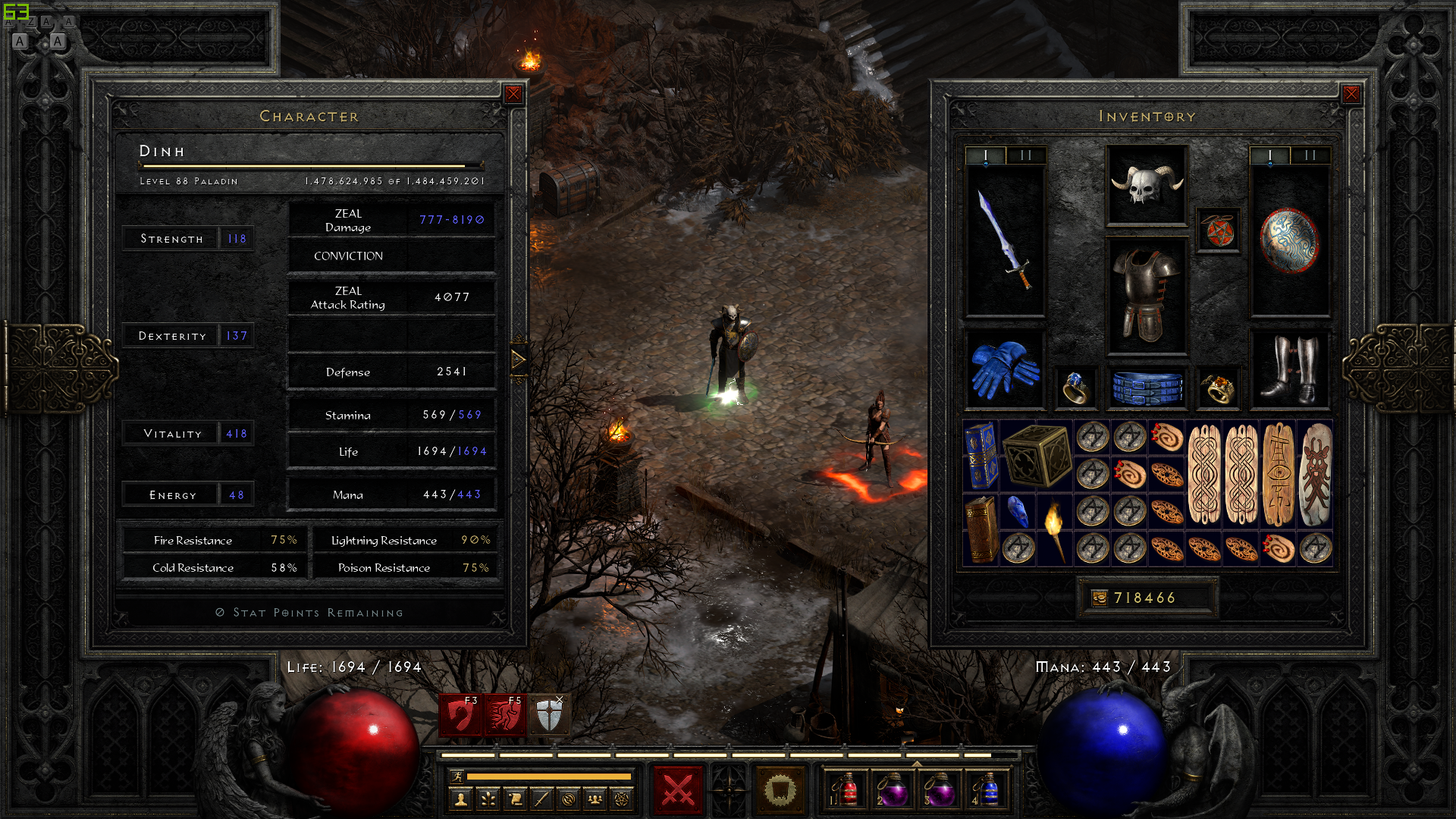Select the horned skull helmet slot
Screen dimensions: 1456x819
[1146, 185]
